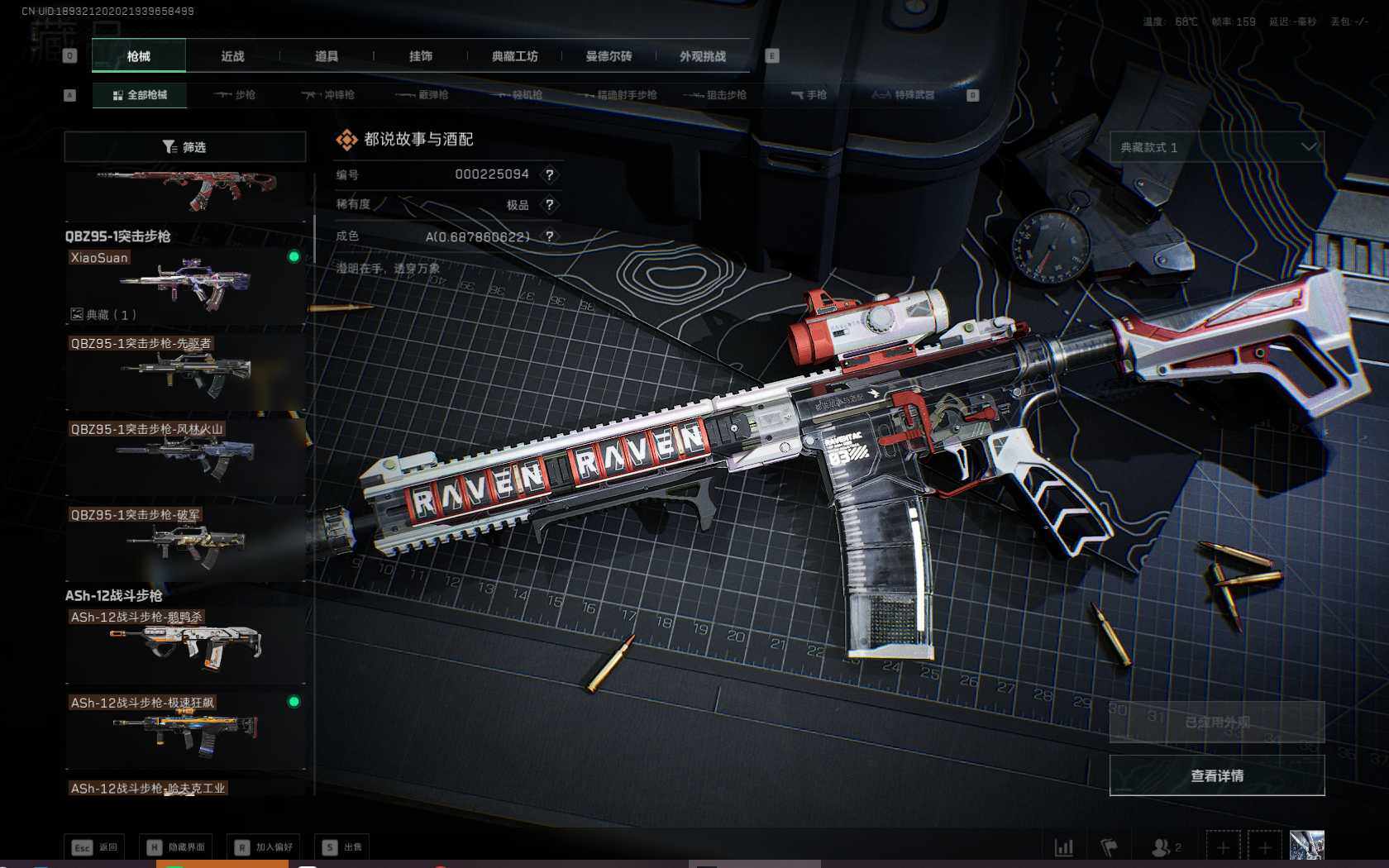Choose the QBZ95-1突击步枪-风林火山 skin

185,457
